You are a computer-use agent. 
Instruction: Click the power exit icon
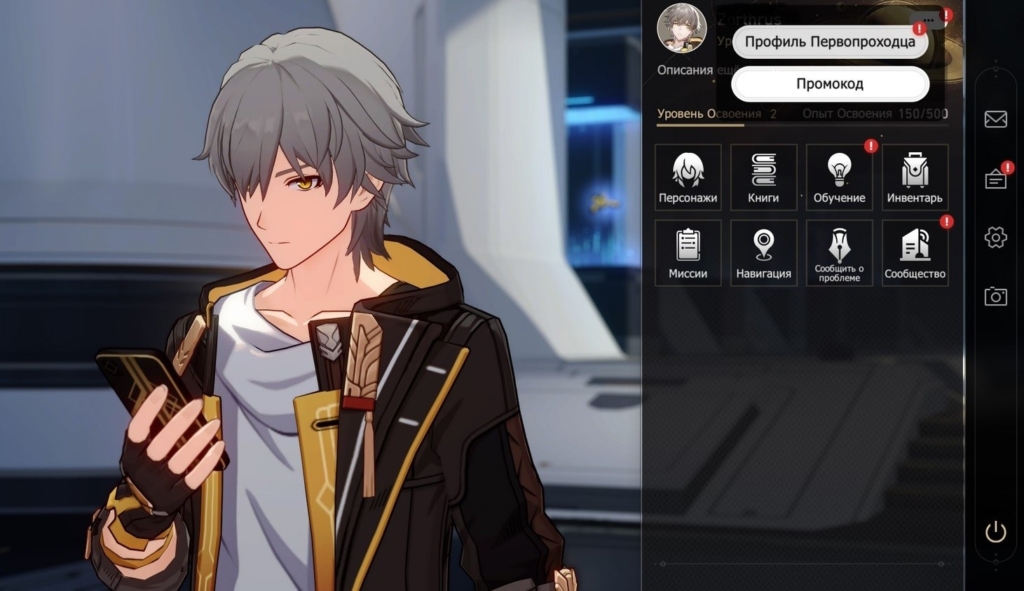[995, 532]
